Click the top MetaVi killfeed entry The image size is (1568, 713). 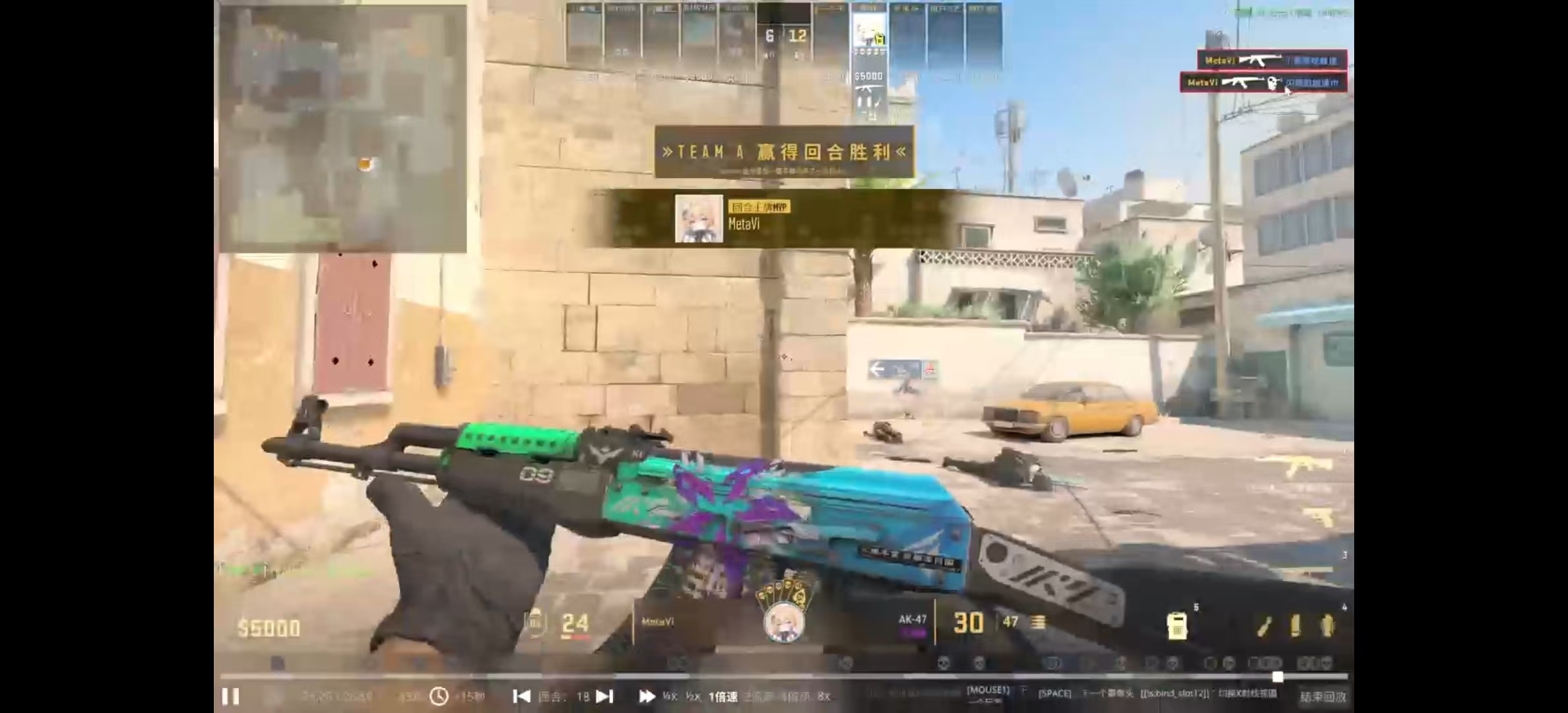(1272, 60)
